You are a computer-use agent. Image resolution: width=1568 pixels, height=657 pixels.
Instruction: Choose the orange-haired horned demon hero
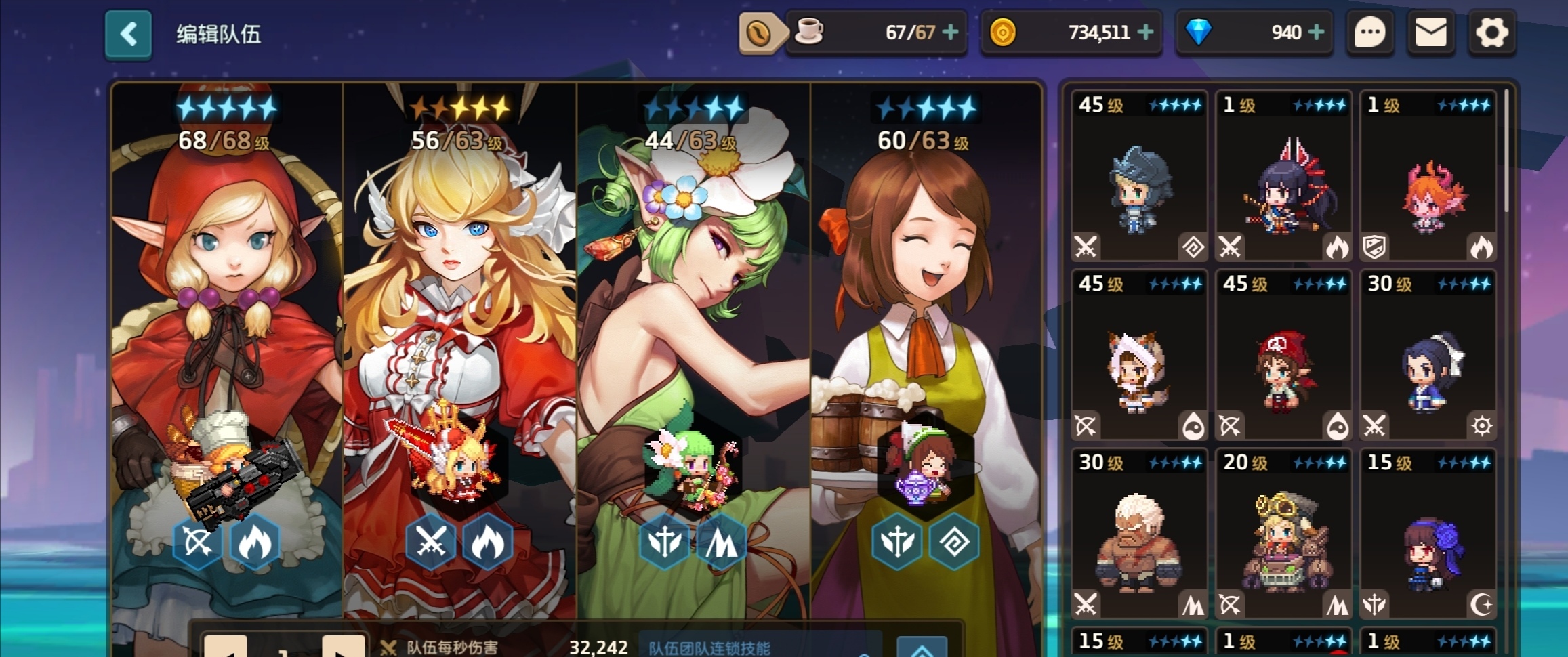point(1428,176)
